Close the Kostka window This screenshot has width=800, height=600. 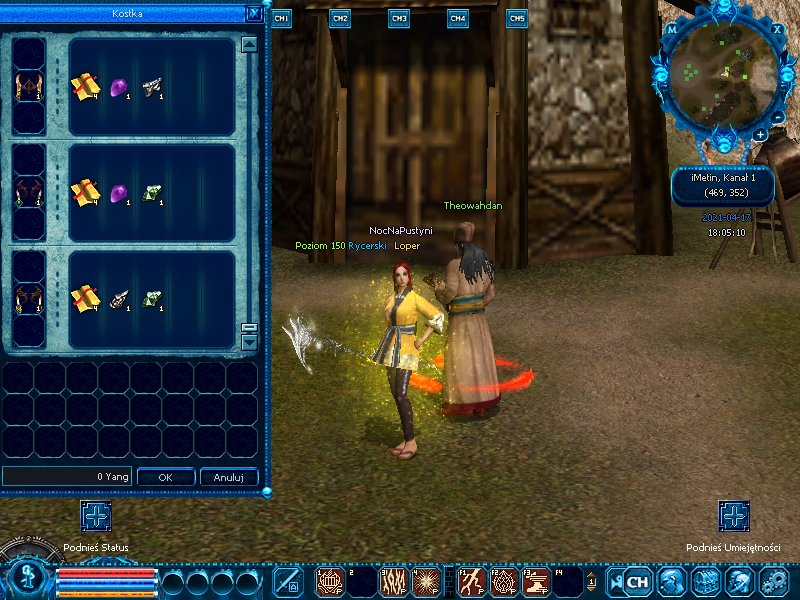[254, 14]
